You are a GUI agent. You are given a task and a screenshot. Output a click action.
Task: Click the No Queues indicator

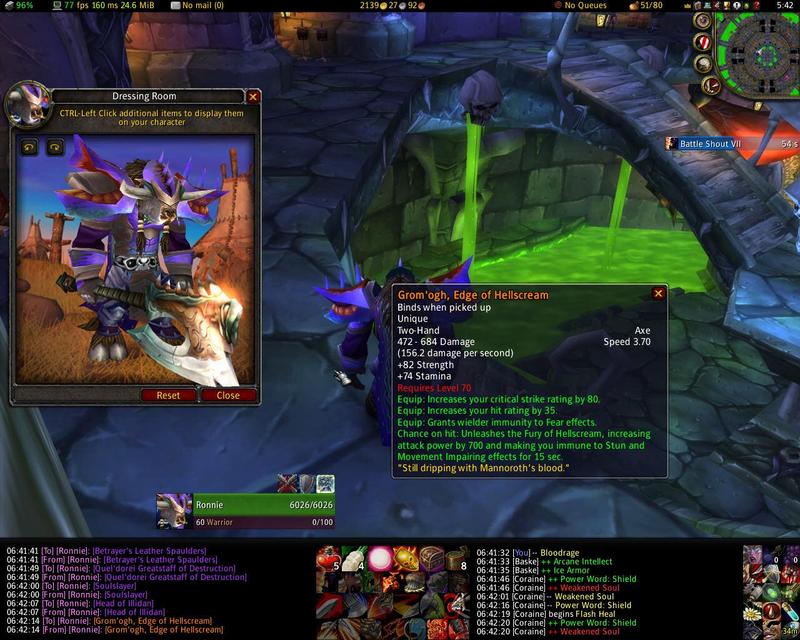coord(588,6)
